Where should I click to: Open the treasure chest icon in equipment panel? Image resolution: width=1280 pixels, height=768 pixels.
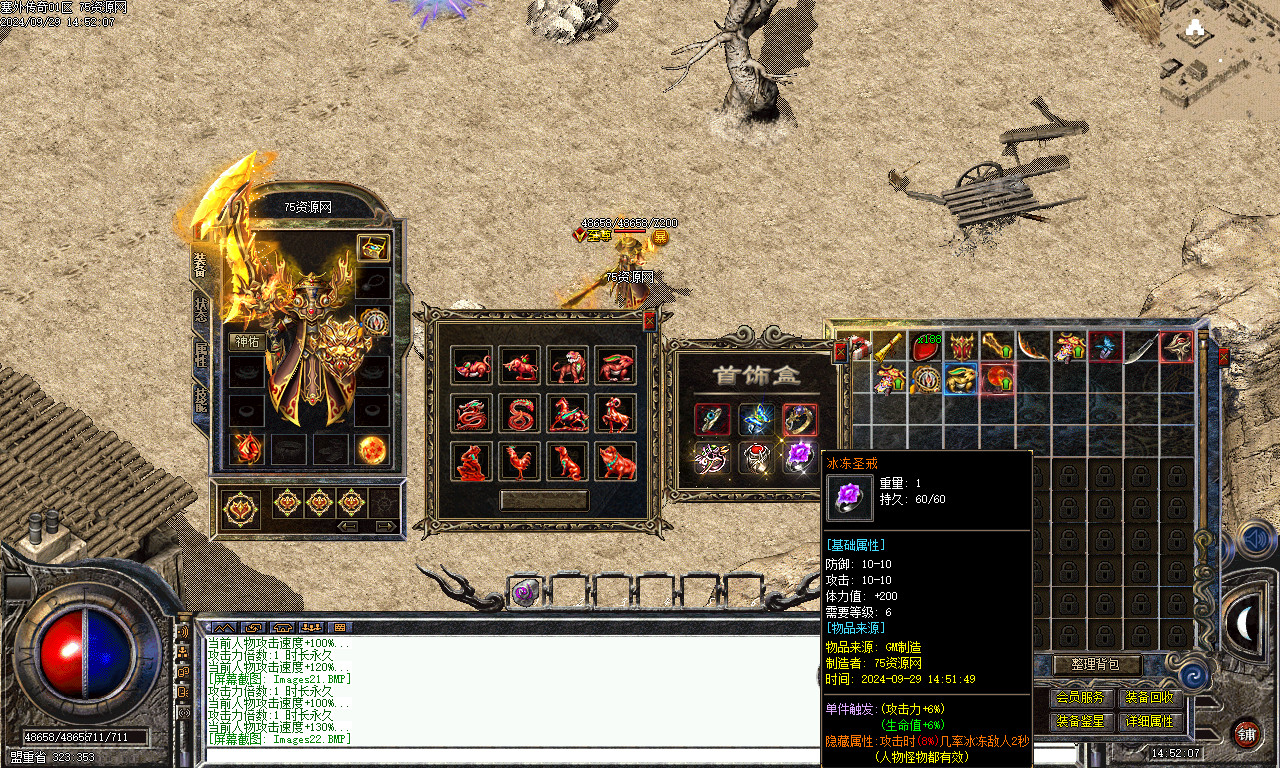[x=373, y=248]
